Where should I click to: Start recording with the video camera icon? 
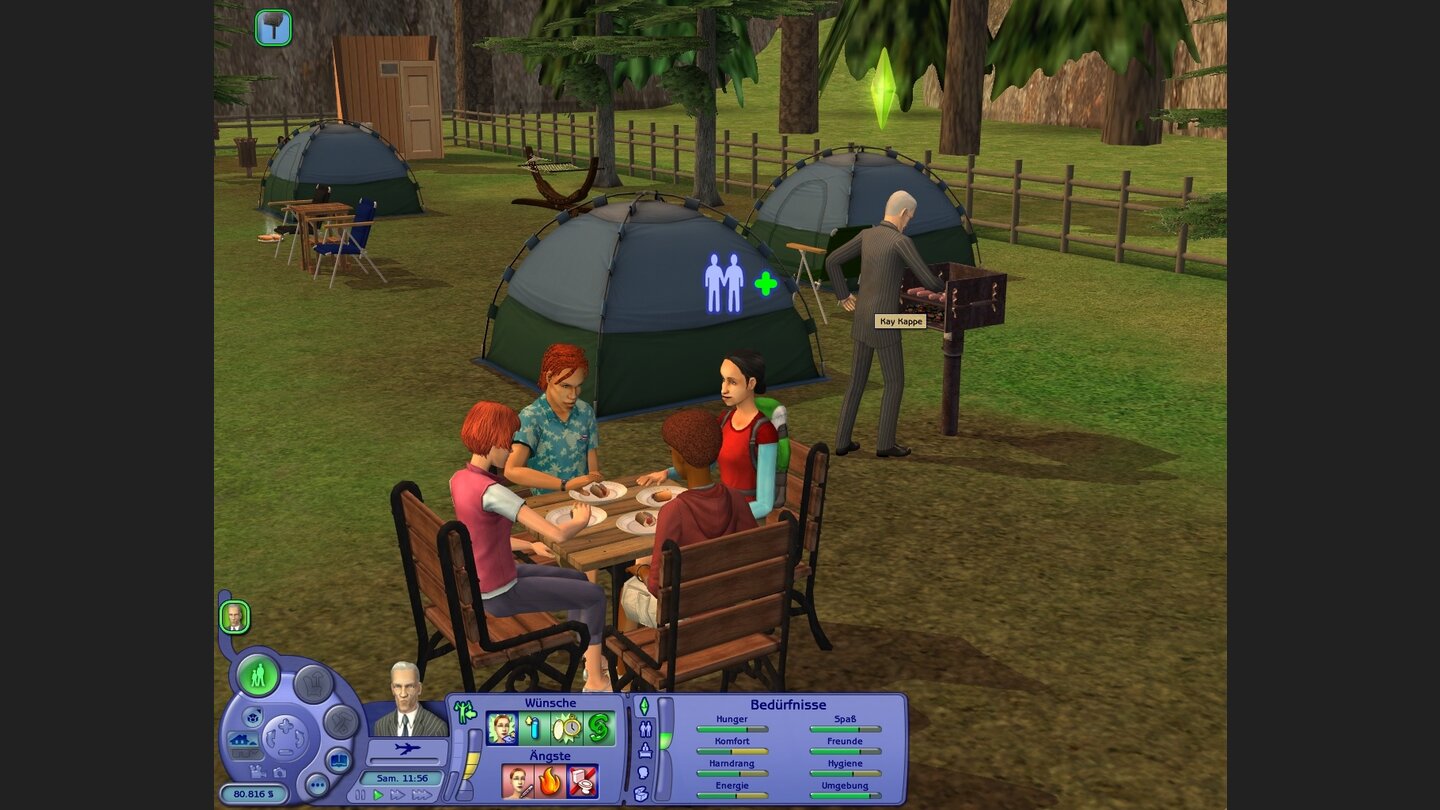[x=256, y=770]
